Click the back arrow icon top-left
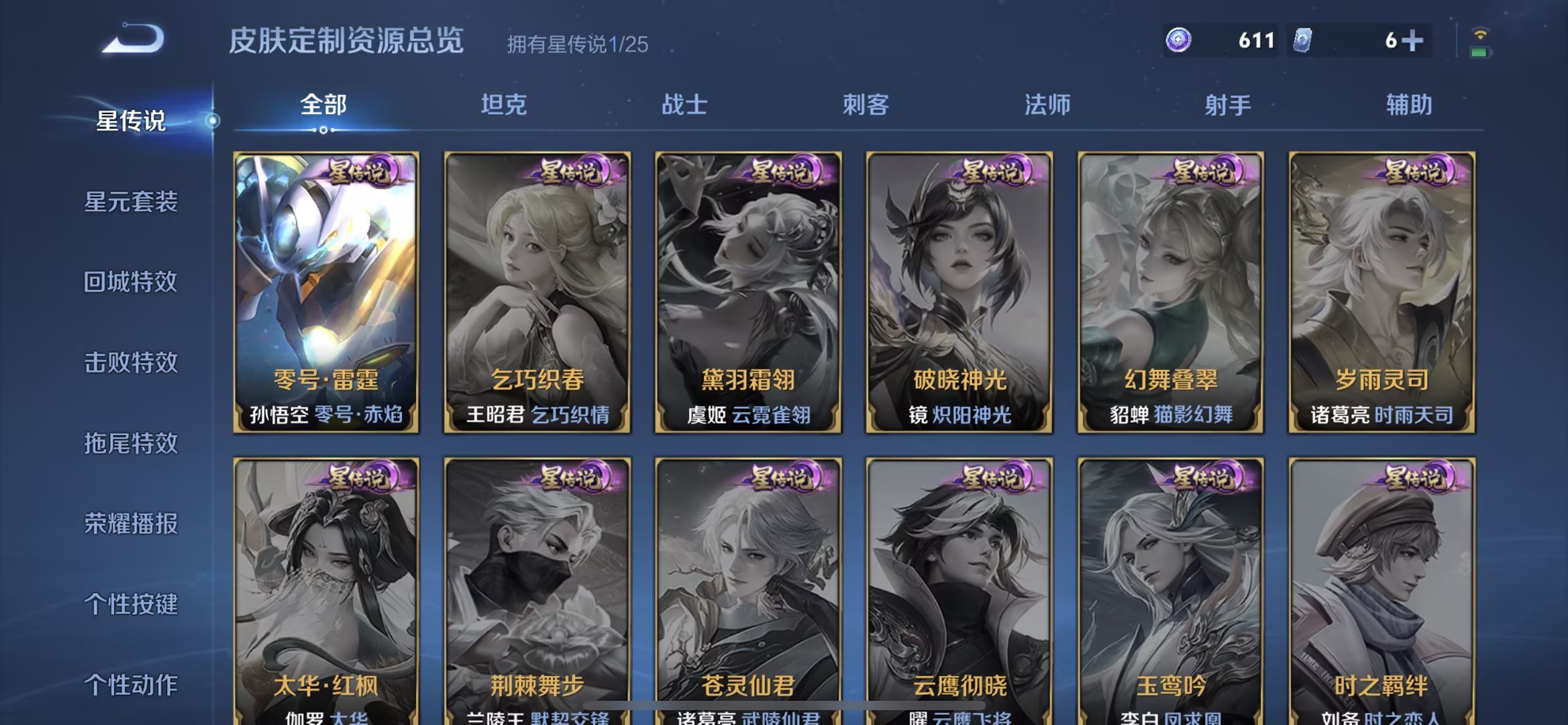 point(131,38)
